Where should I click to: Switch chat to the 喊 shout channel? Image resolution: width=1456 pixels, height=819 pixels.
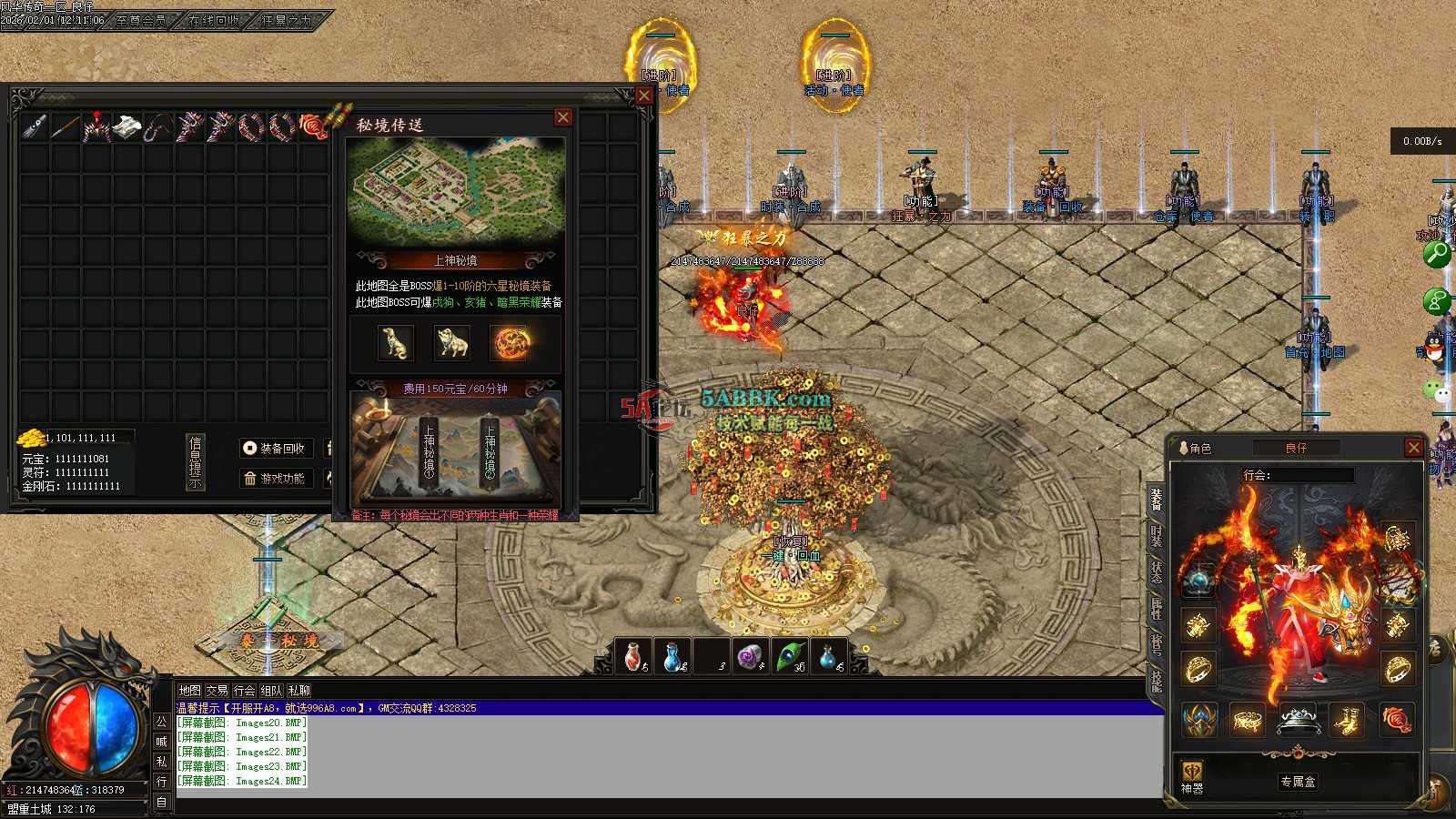click(162, 742)
